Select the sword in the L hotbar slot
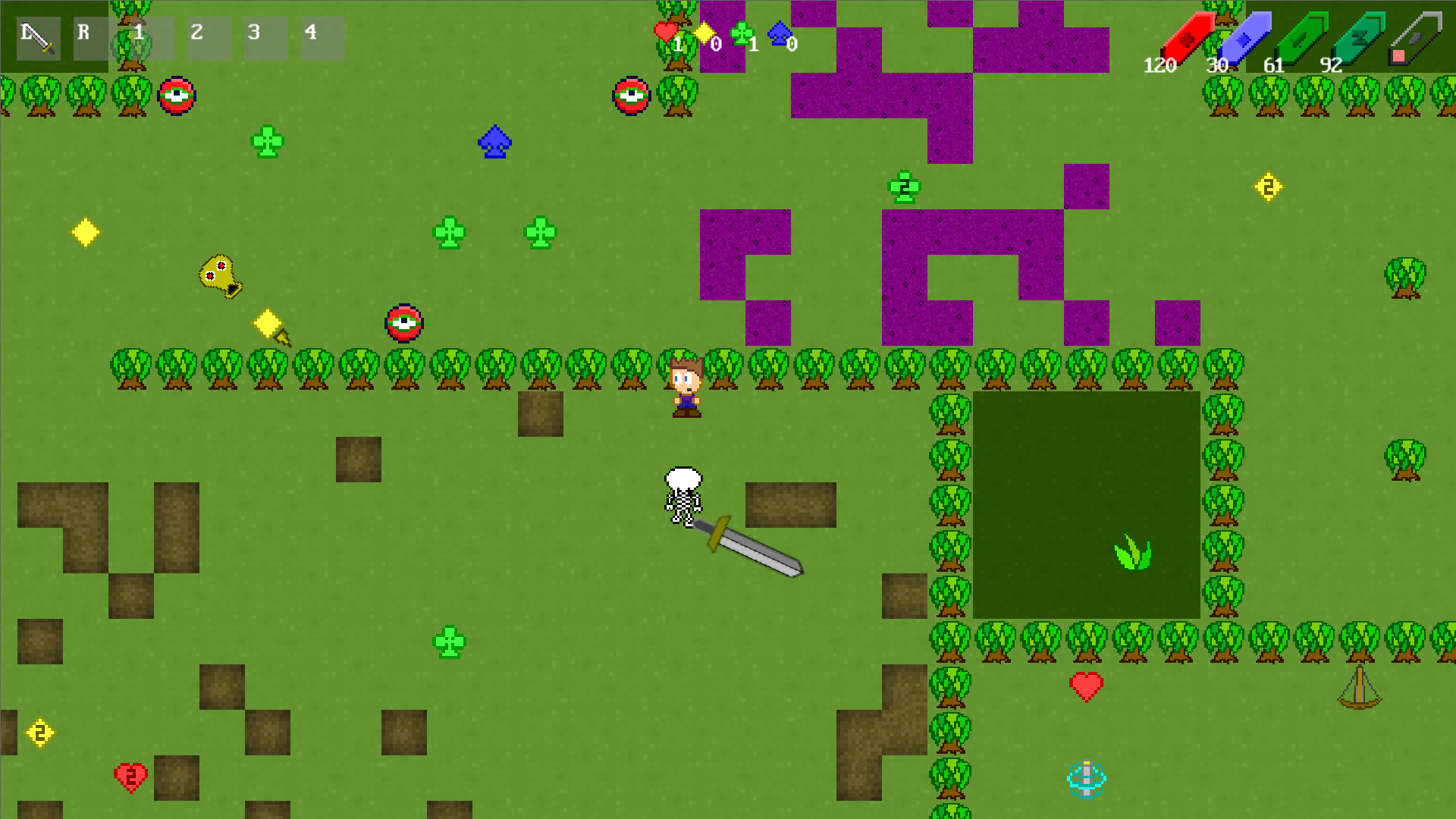 [x=36, y=36]
